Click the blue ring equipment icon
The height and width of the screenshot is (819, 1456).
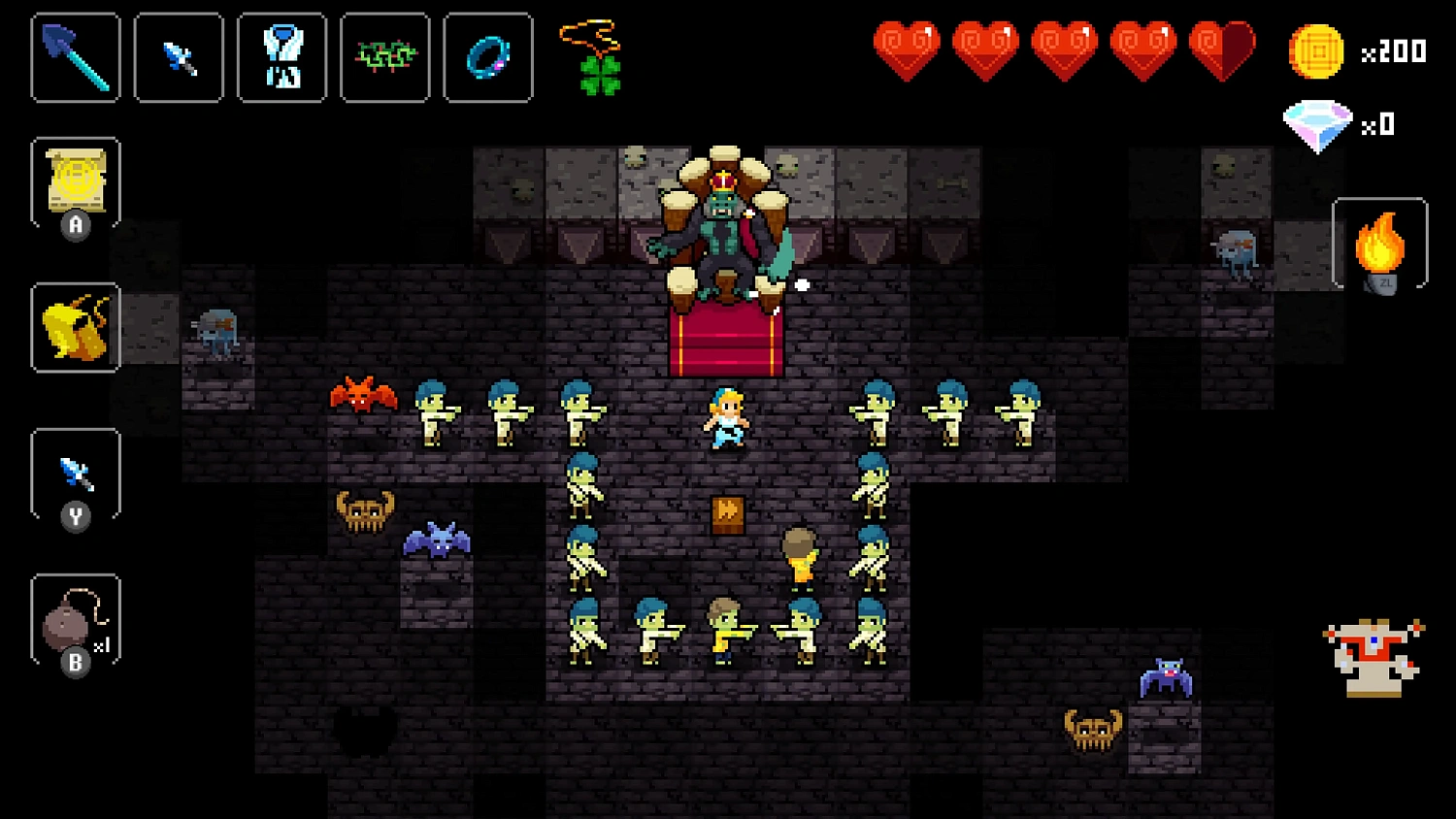point(488,58)
